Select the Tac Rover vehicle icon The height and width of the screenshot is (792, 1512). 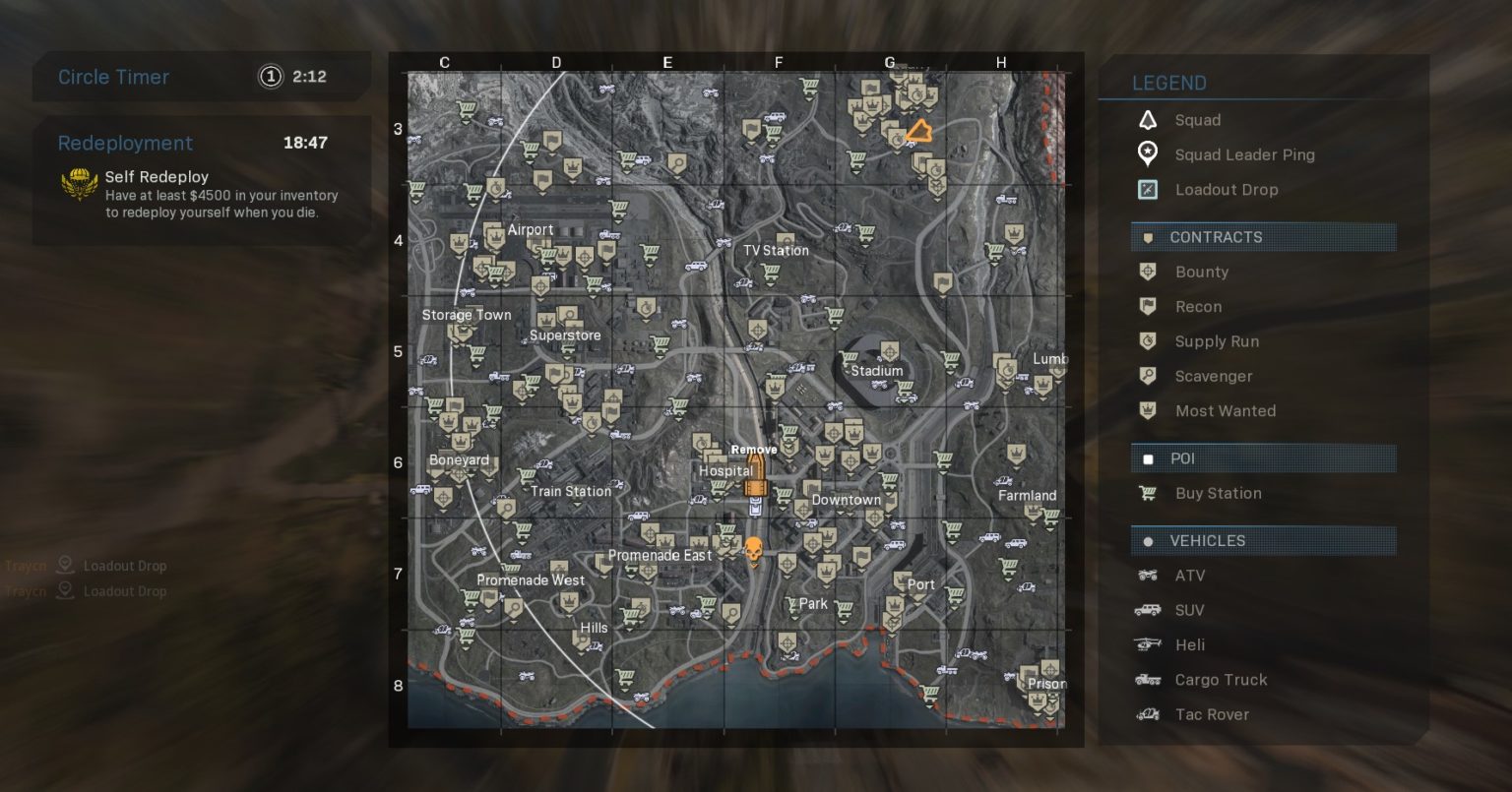click(1147, 714)
